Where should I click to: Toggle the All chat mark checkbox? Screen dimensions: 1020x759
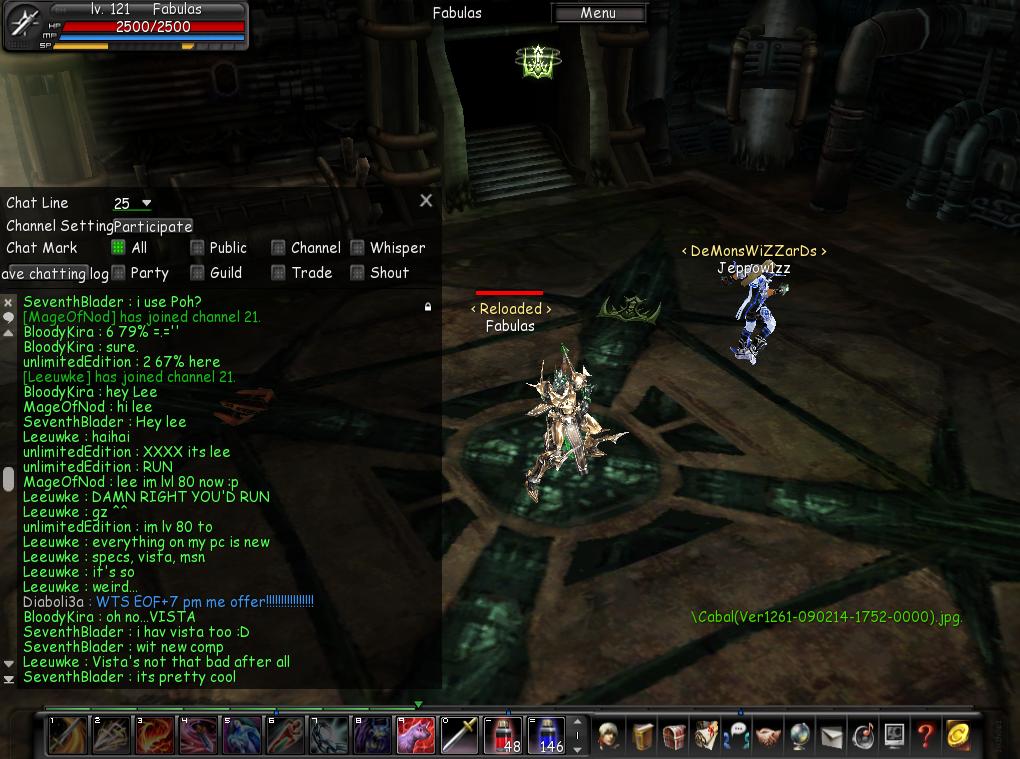[118, 248]
